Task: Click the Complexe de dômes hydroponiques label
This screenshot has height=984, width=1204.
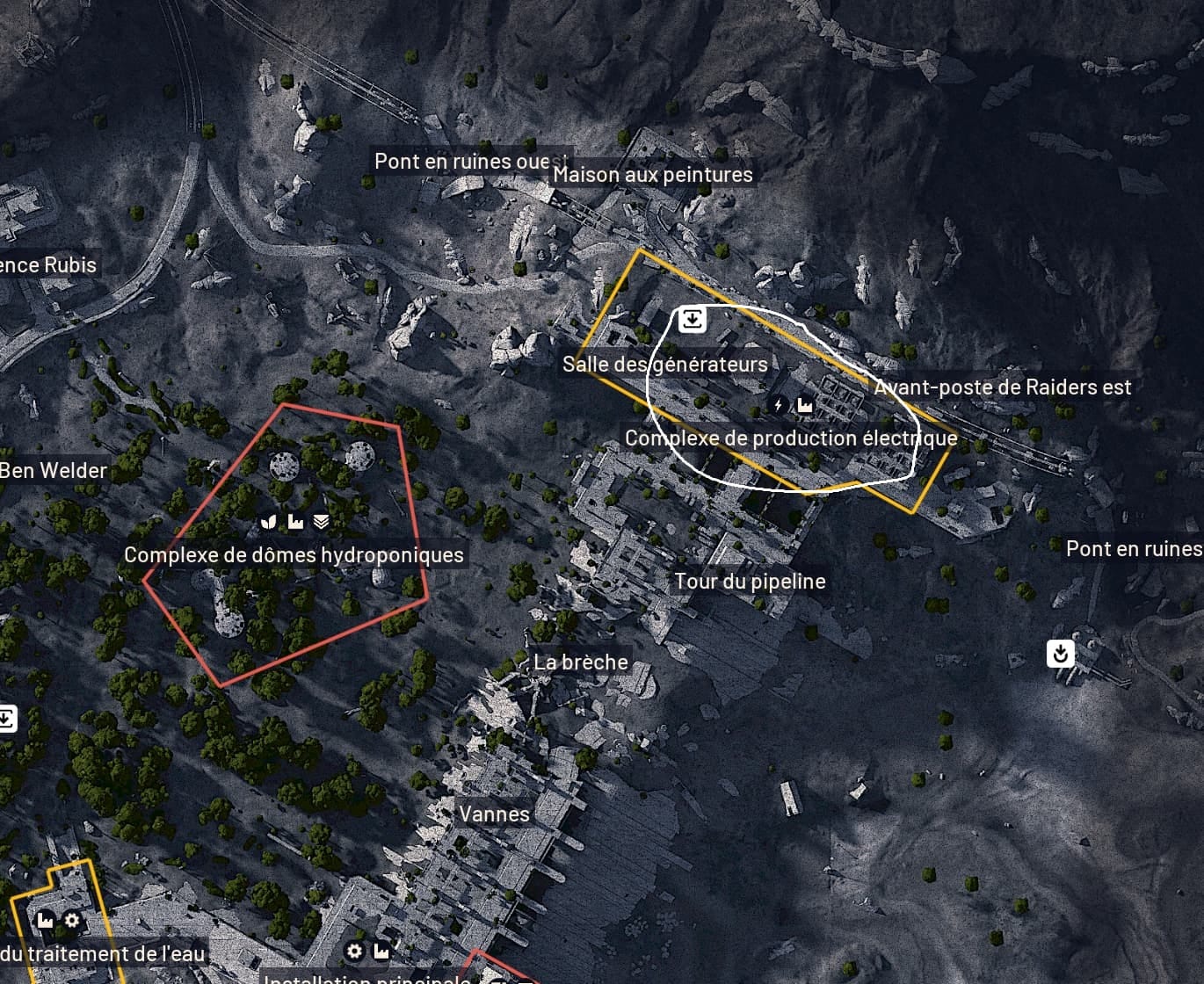Action: pos(294,555)
